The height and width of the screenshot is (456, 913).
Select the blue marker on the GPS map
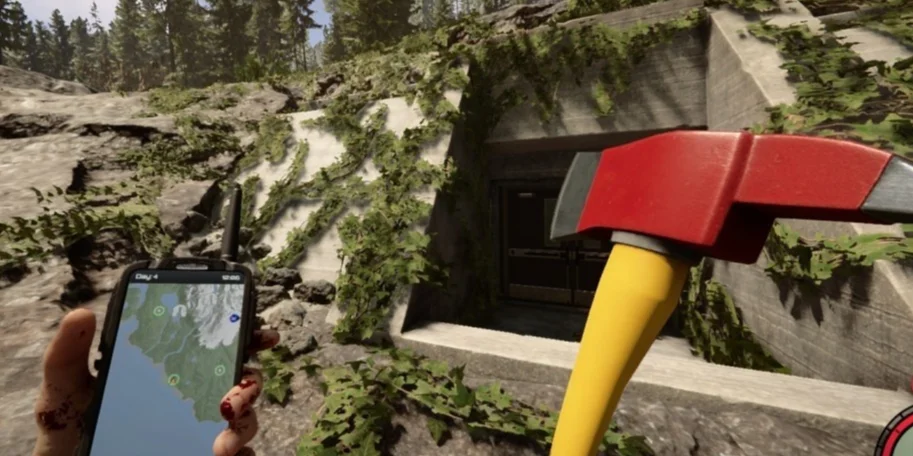pyautogui.click(x=234, y=318)
